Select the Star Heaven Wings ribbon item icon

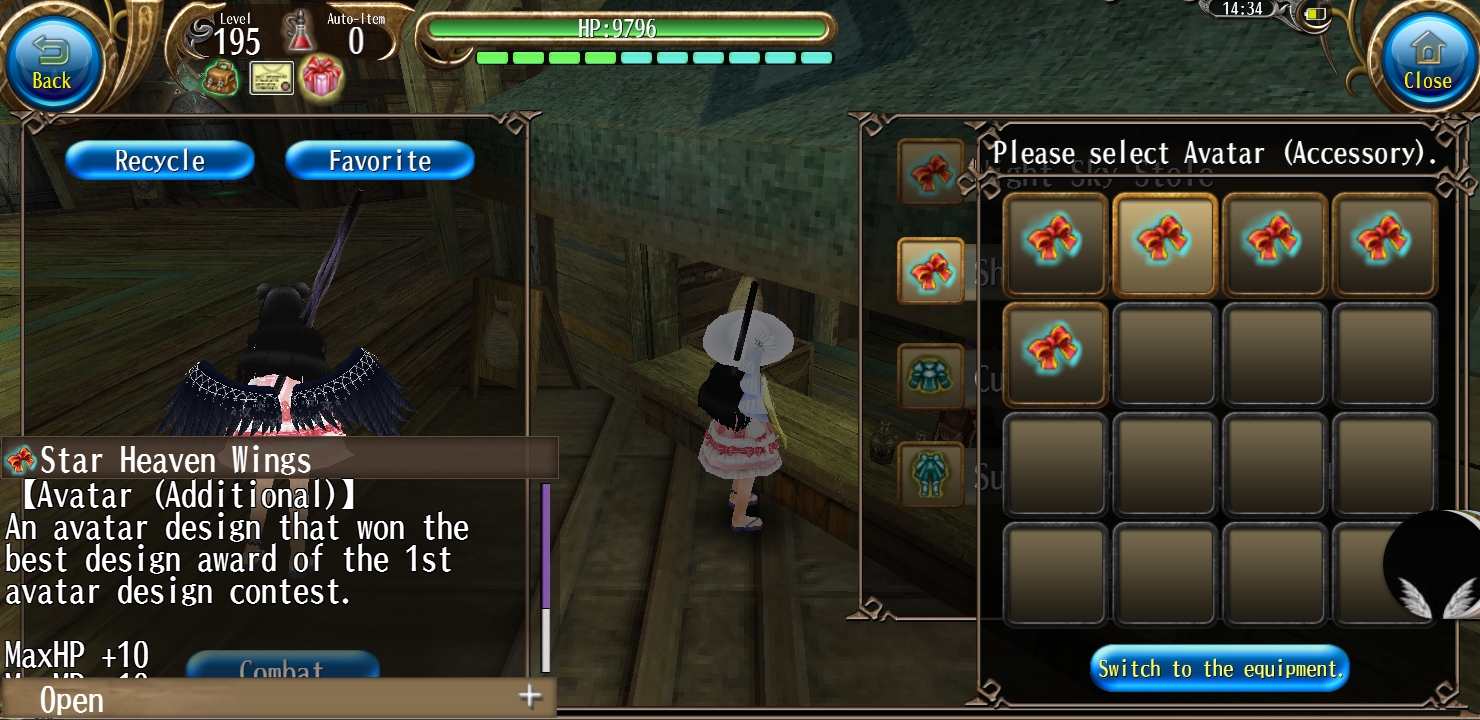(22, 460)
